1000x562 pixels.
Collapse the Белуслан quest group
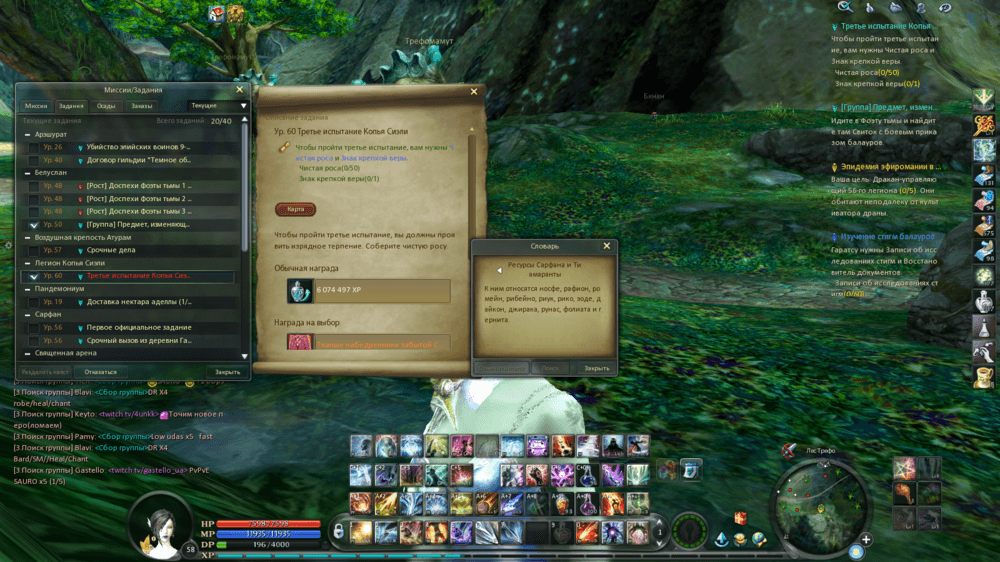tap(27, 172)
